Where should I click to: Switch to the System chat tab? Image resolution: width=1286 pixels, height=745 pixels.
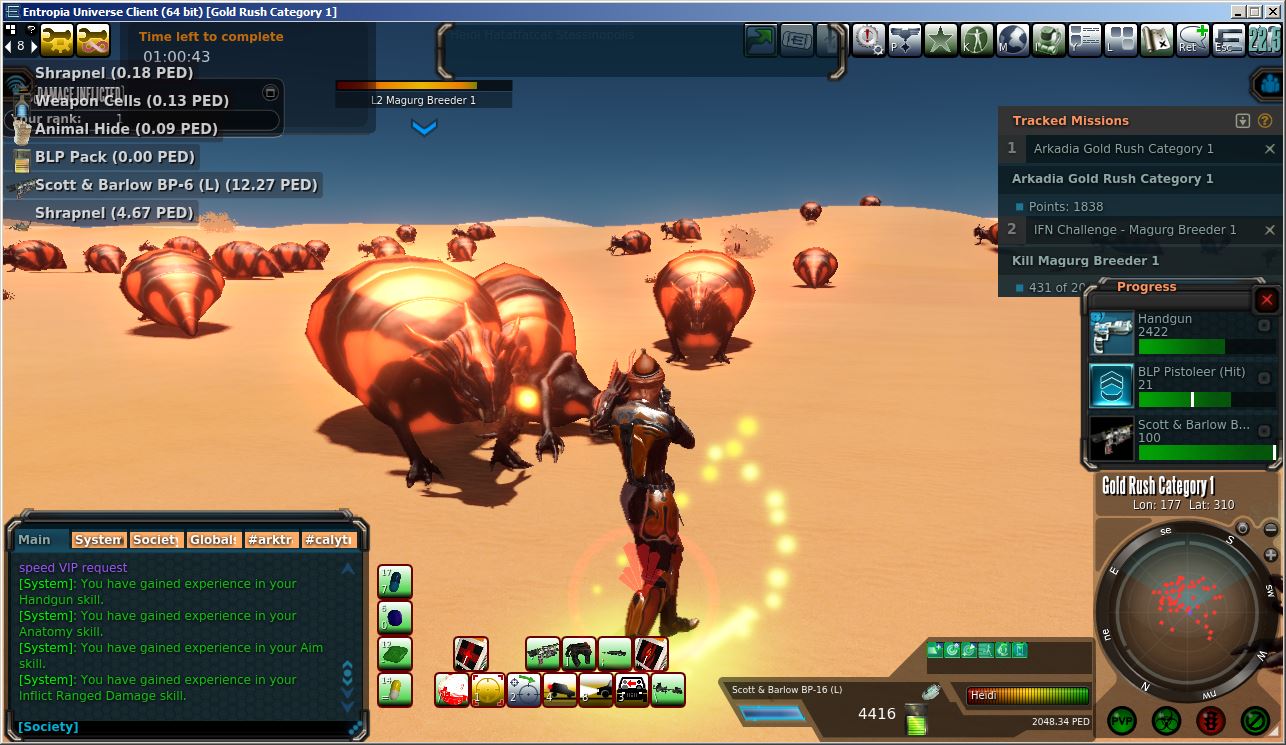[x=98, y=540]
